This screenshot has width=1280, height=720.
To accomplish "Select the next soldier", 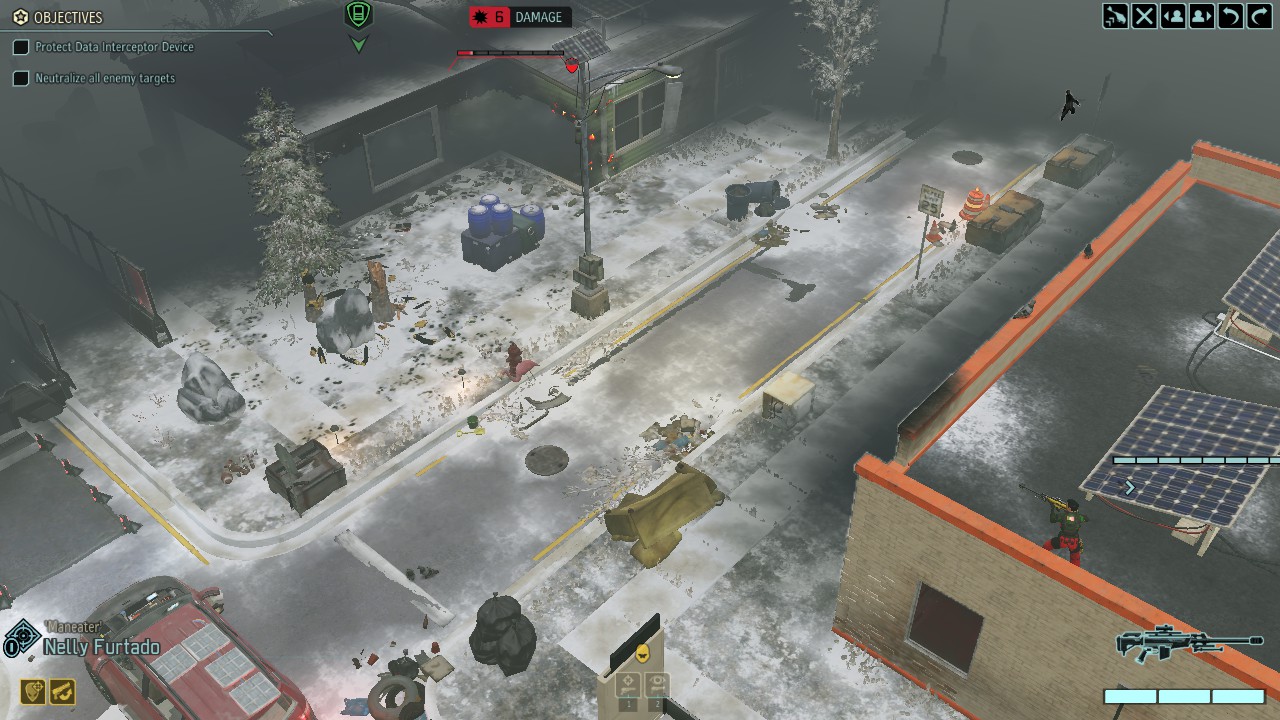I will click(1202, 16).
